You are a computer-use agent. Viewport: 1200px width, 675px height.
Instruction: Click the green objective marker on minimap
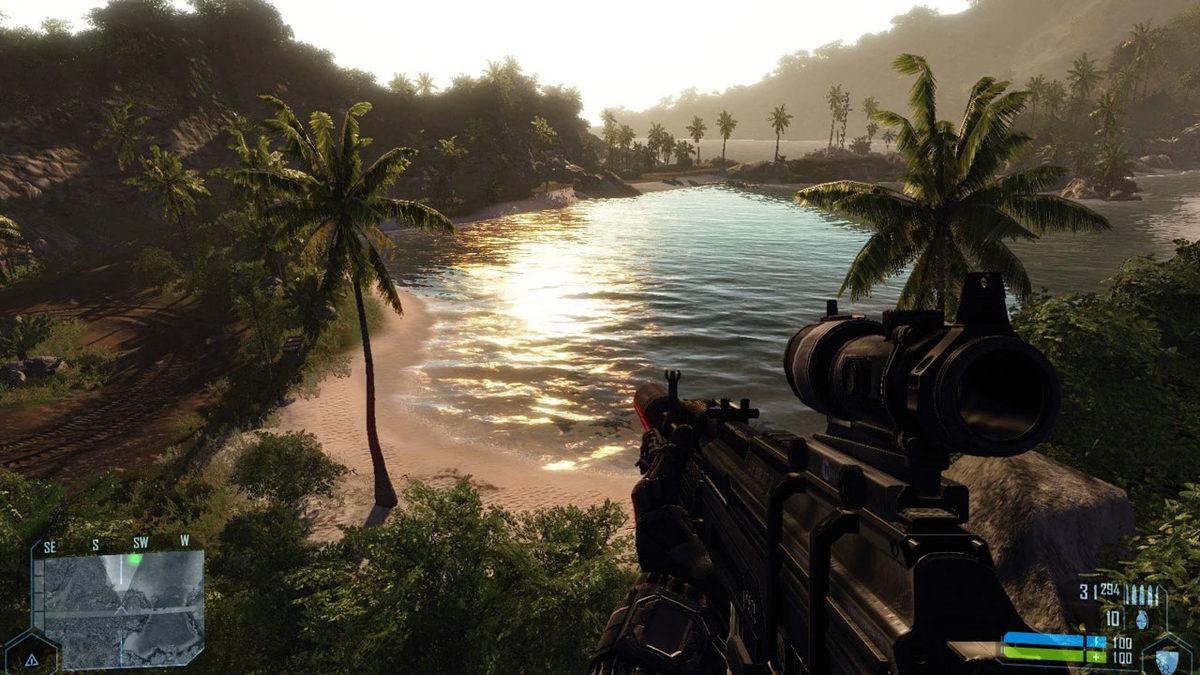134,560
